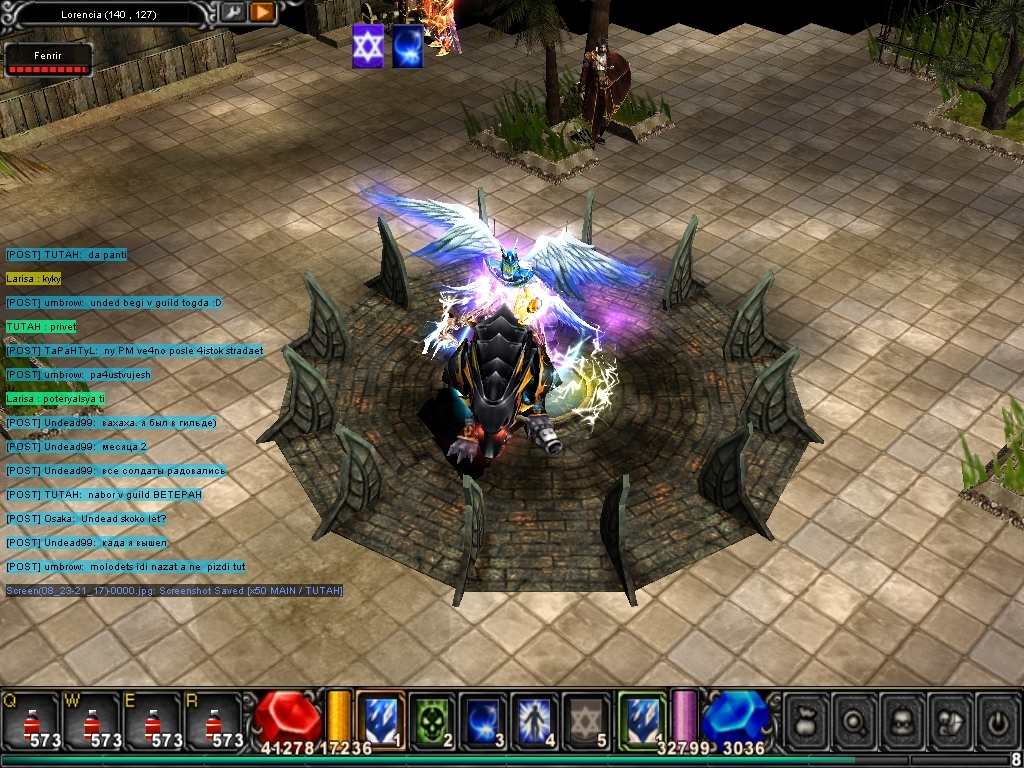Click the "TUTAH : privet" chat message
The image size is (1024, 768).
[41, 327]
